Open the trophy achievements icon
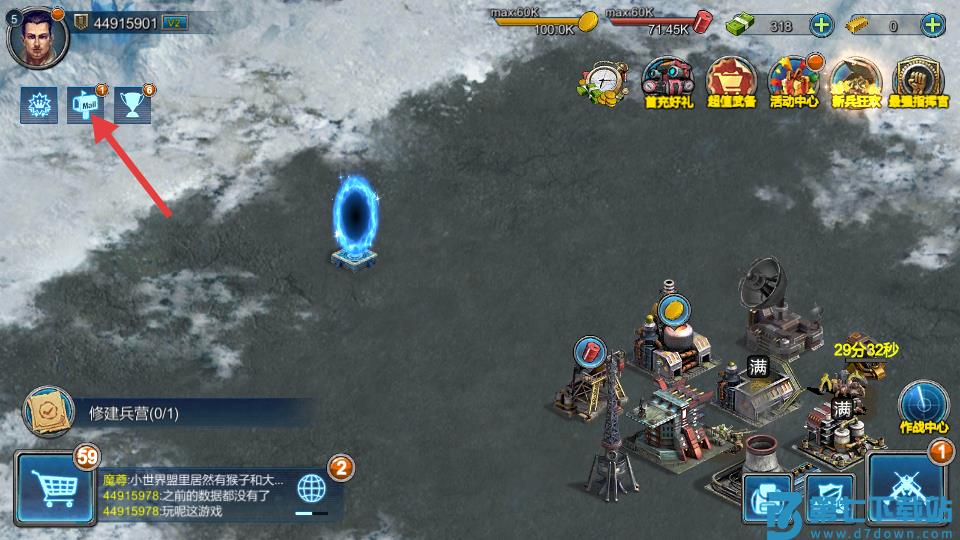 point(133,105)
